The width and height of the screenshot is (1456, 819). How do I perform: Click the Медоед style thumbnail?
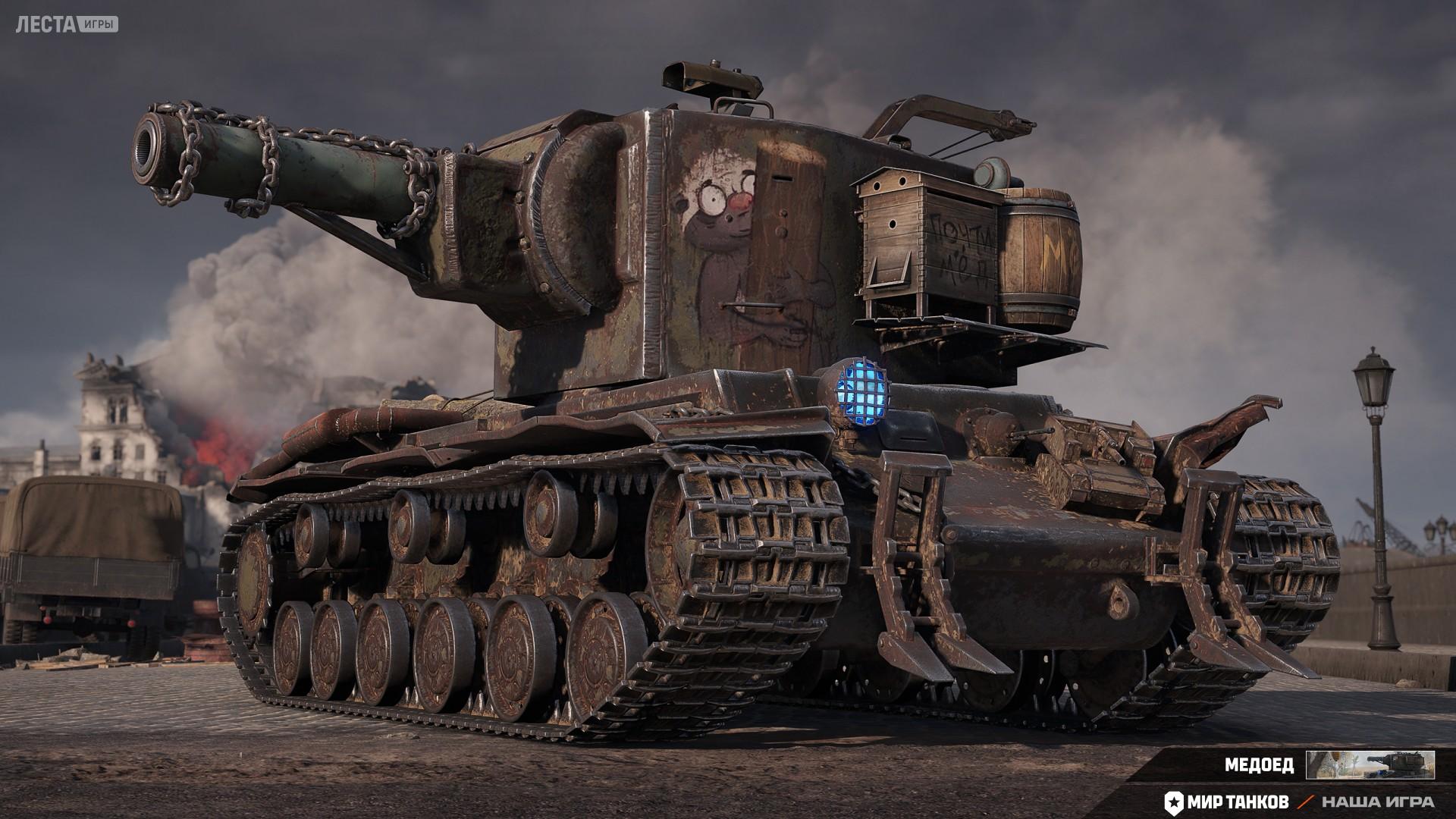1370,764
